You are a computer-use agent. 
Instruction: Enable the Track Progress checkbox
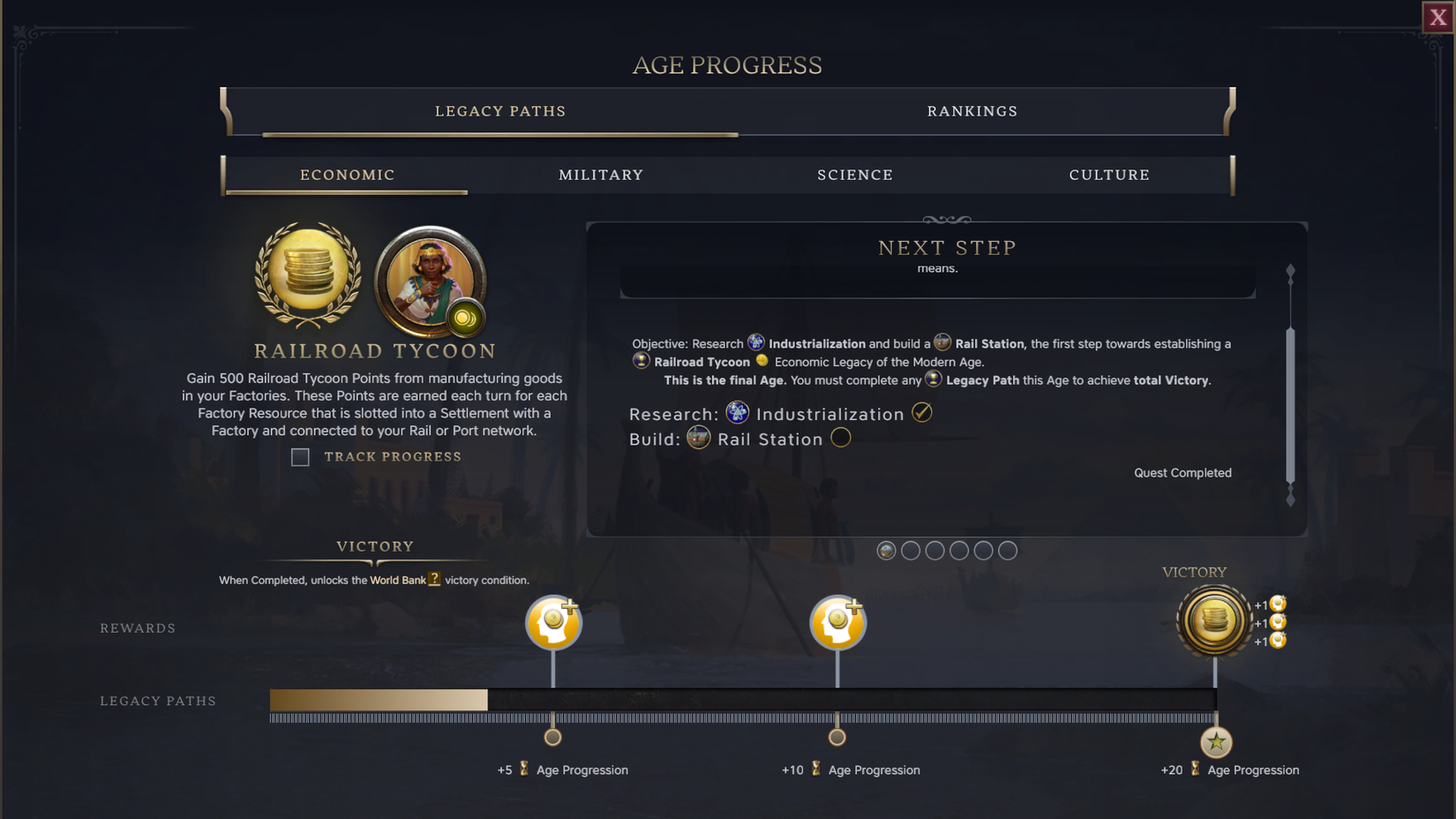click(x=300, y=457)
